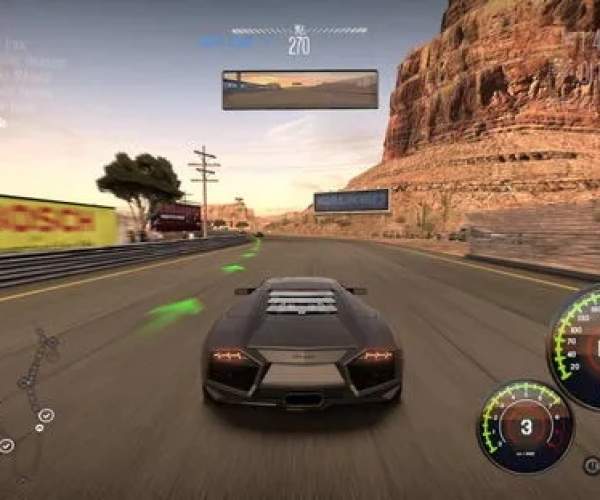
Task: Click the small round icon below the gauges
Action: [591, 465]
